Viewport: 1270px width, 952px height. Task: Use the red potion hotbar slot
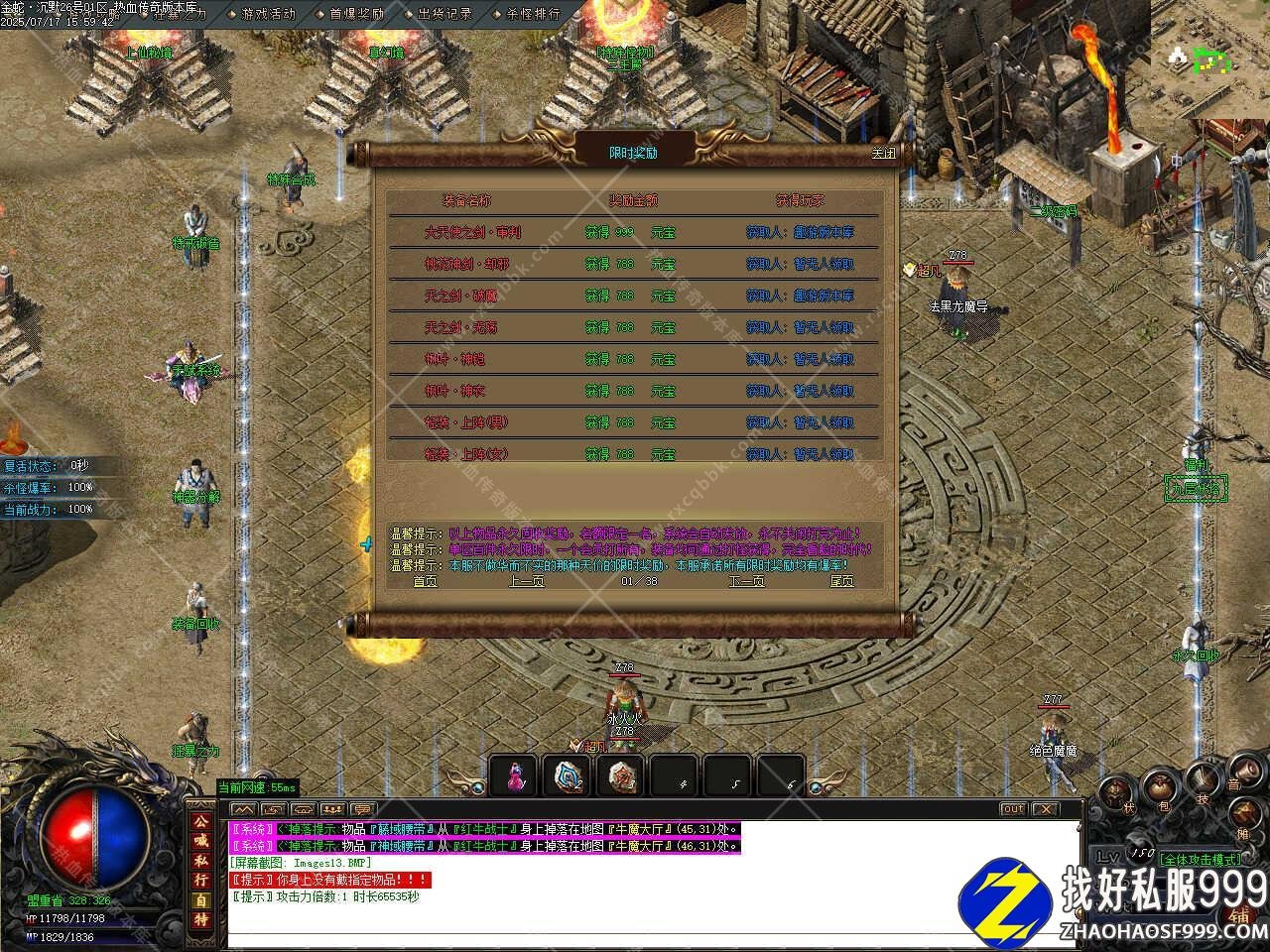(514, 776)
